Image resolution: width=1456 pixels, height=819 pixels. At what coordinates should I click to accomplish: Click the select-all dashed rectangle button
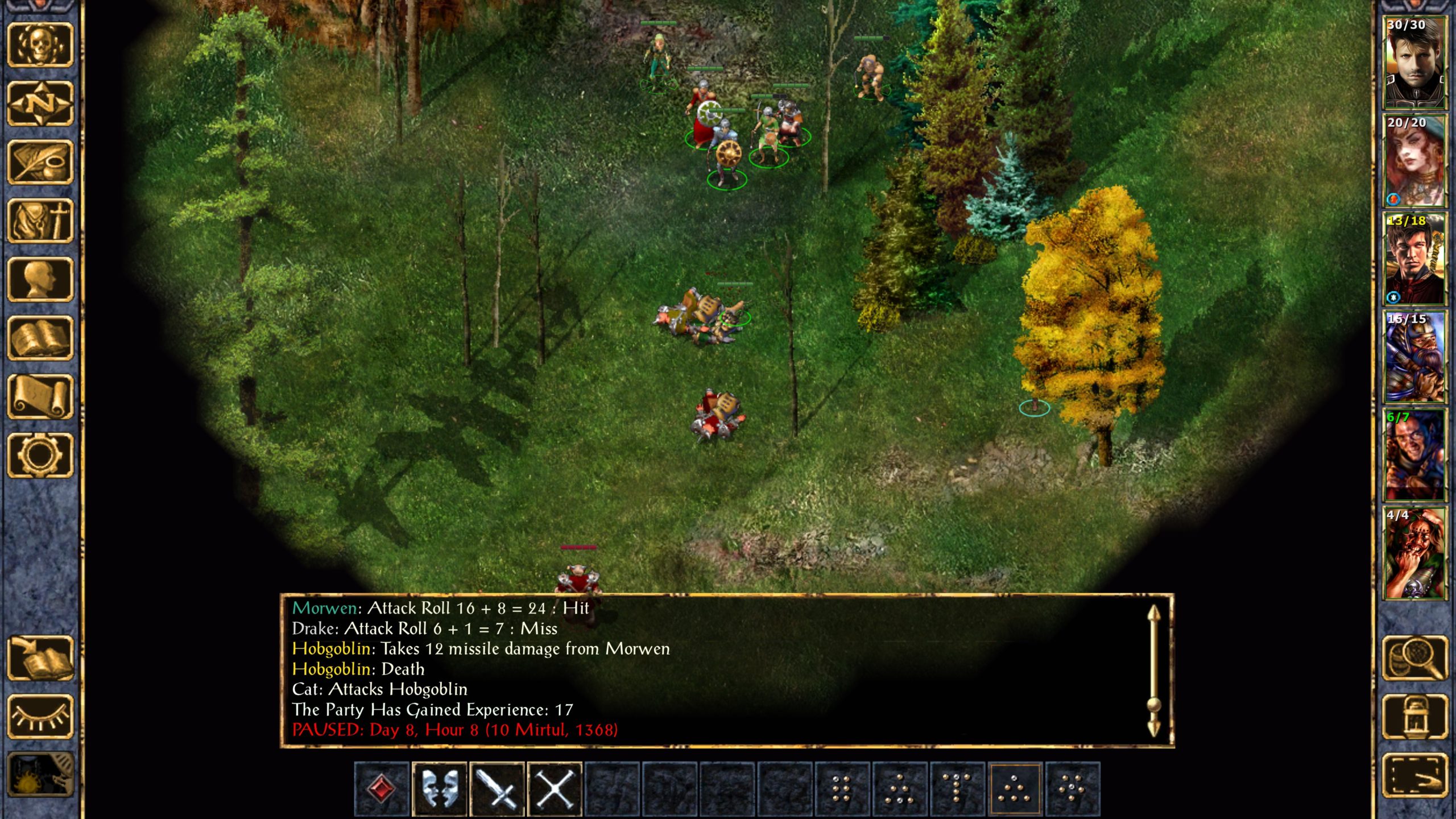point(1414,776)
